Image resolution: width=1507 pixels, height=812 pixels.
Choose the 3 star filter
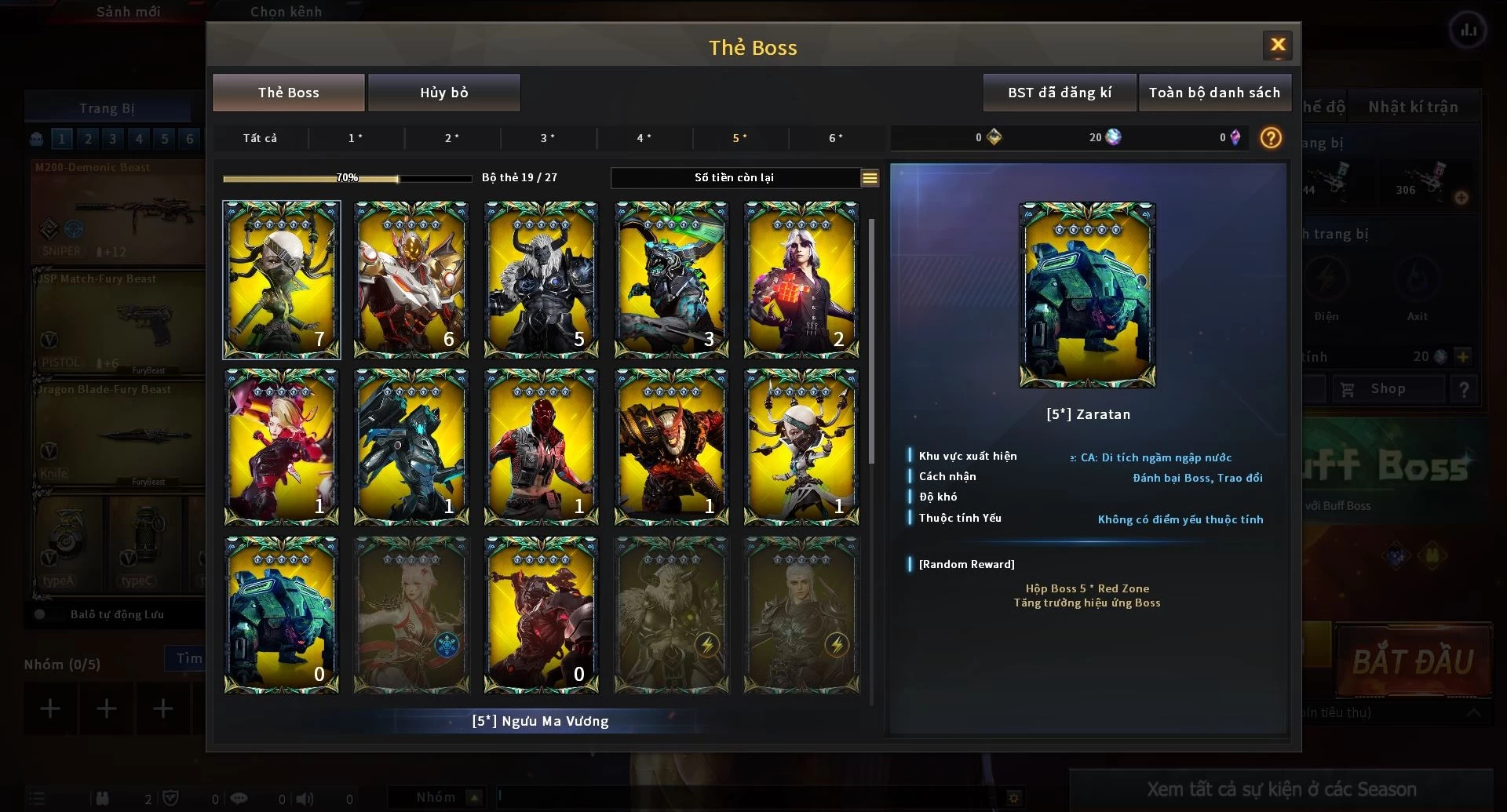(x=548, y=138)
